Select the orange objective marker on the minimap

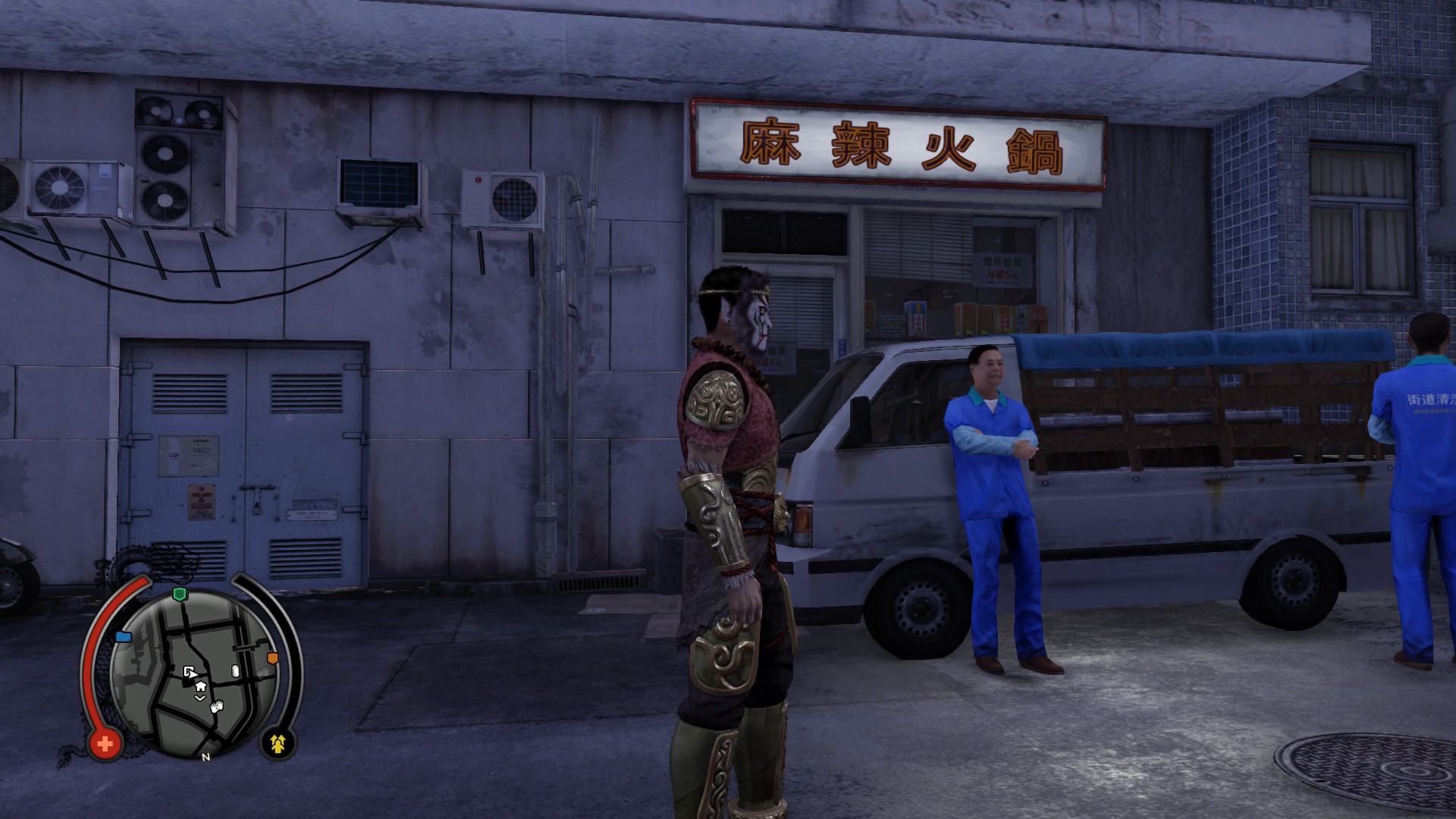coord(272,657)
